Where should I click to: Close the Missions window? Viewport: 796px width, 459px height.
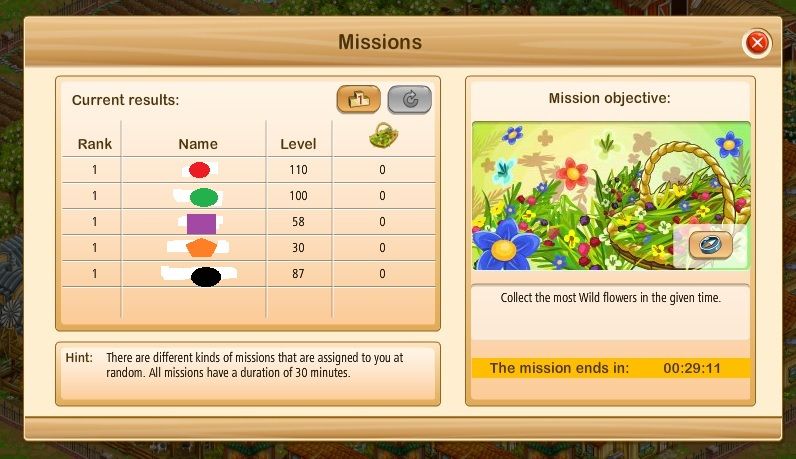coord(757,43)
